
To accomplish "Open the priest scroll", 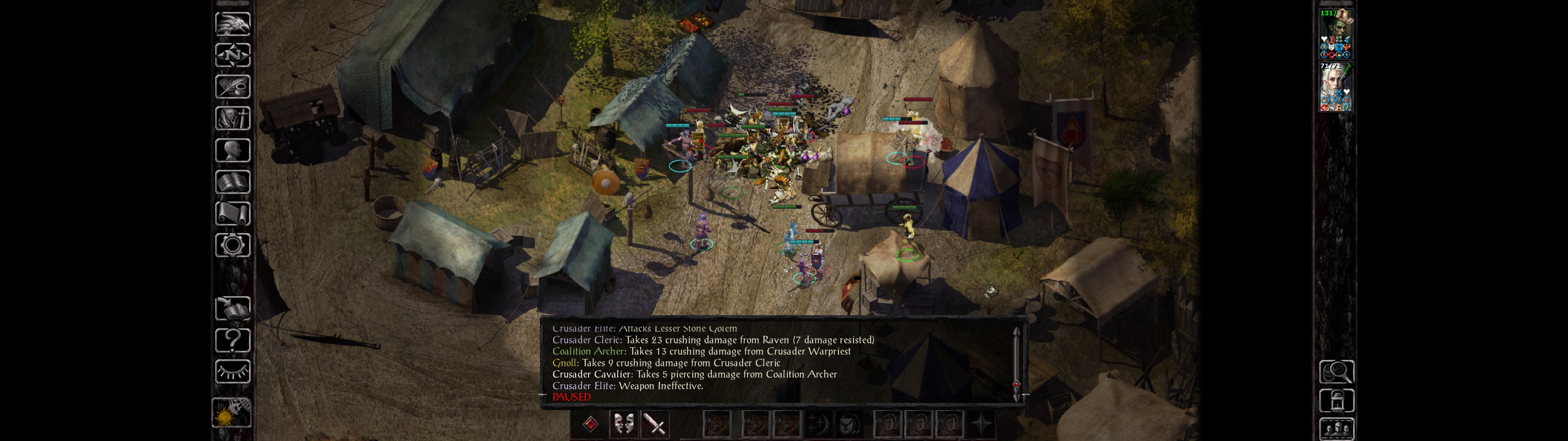I will point(232,213).
